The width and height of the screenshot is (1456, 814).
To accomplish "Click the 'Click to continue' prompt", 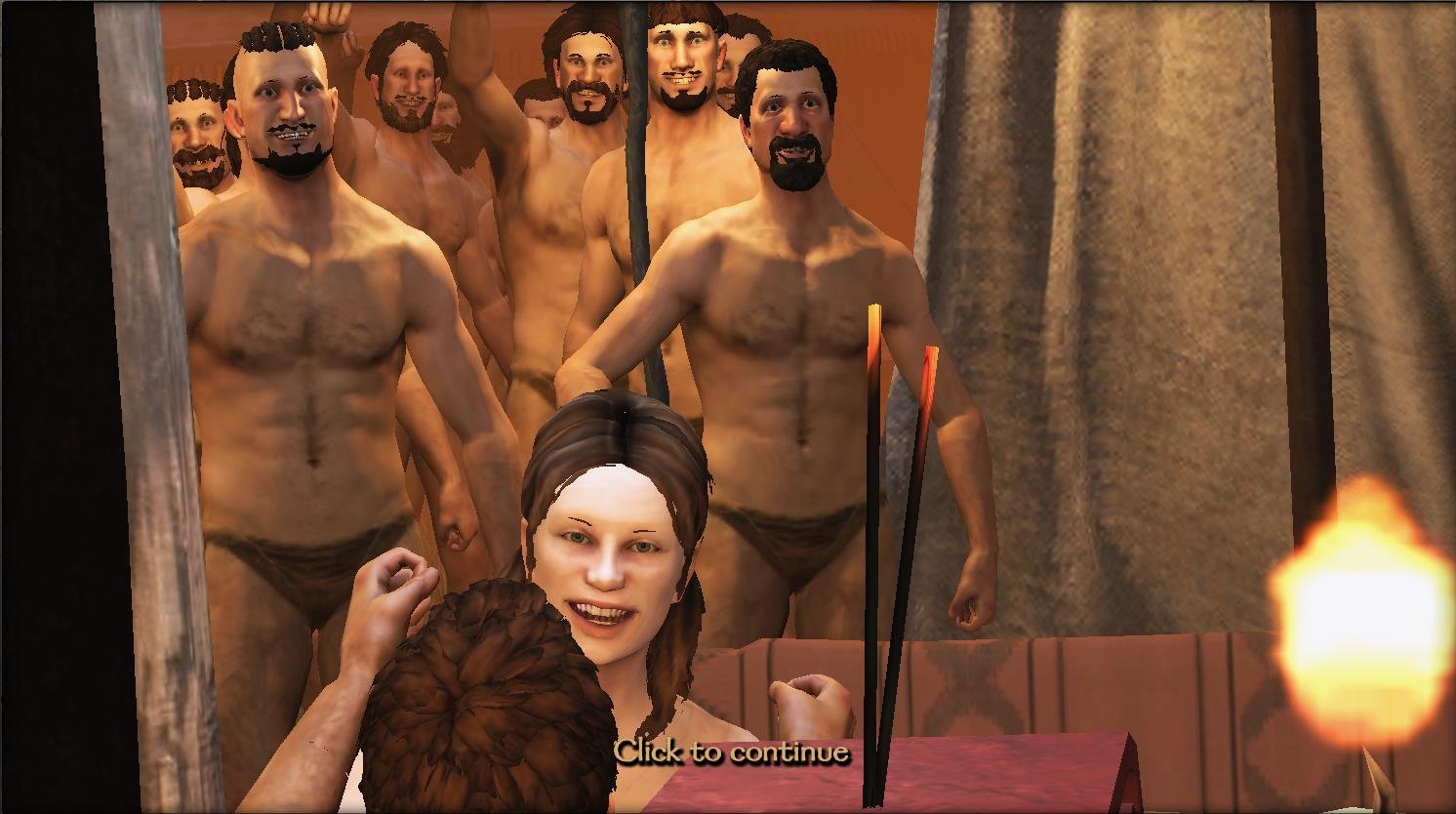I will coord(731,752).
